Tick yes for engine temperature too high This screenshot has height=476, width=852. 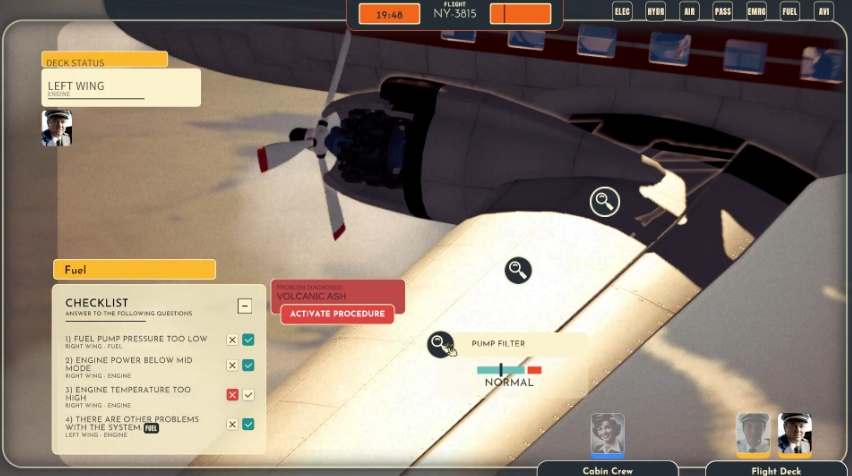[x=248, y=395]
